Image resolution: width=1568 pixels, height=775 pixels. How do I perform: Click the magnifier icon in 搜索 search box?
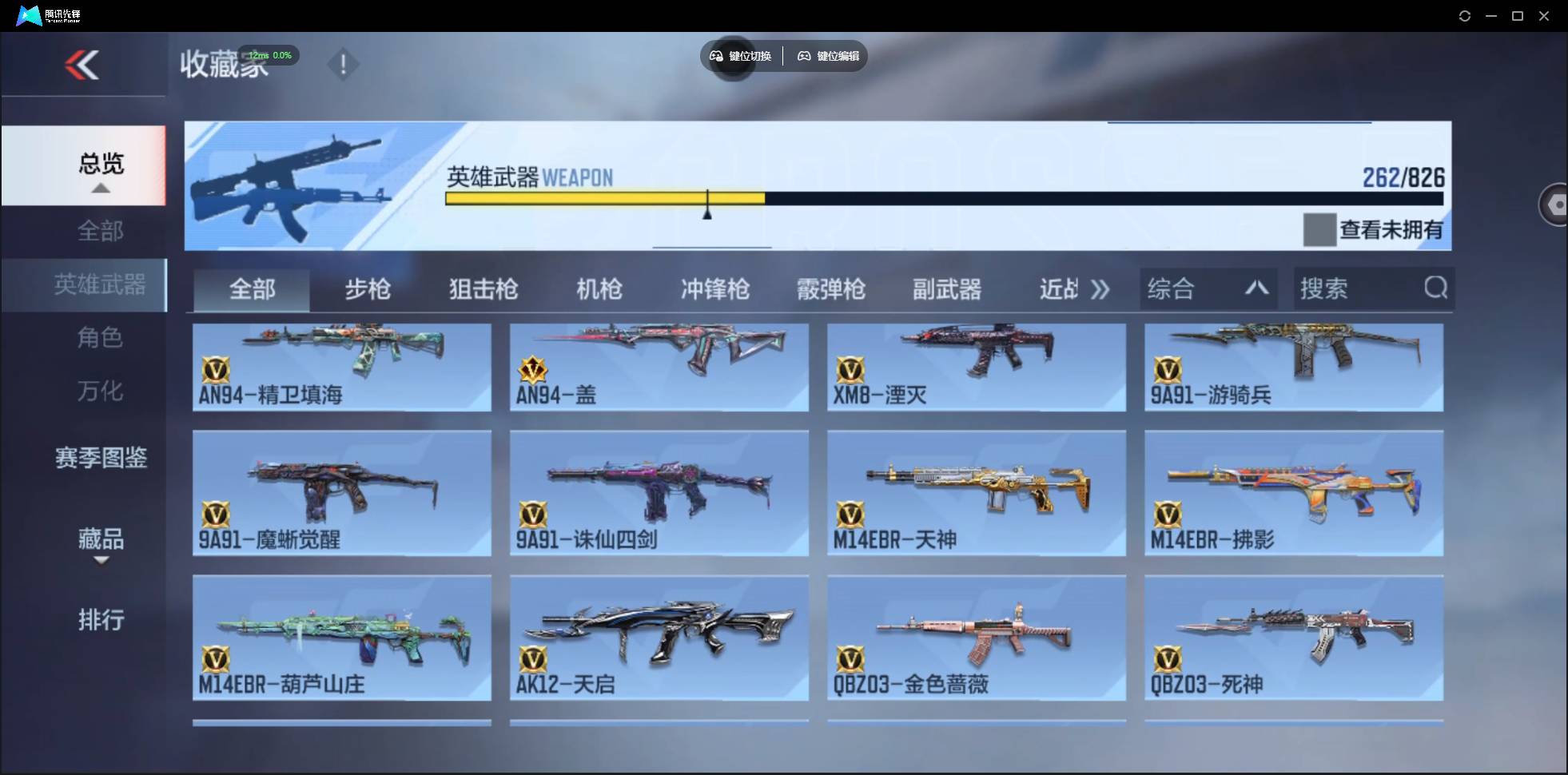(1435, 288)
